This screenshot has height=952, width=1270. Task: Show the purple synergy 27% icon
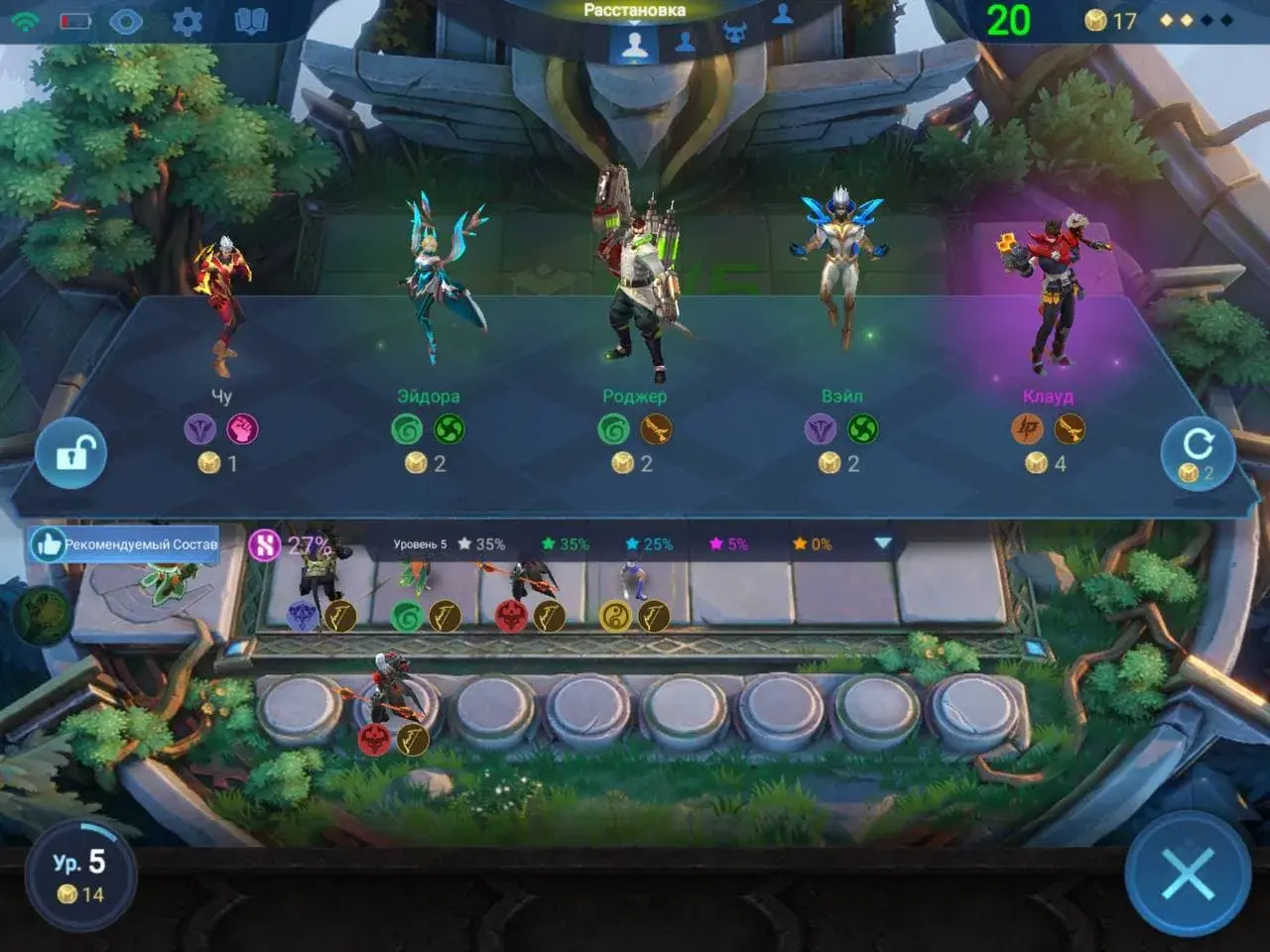(x=265, y=544)
